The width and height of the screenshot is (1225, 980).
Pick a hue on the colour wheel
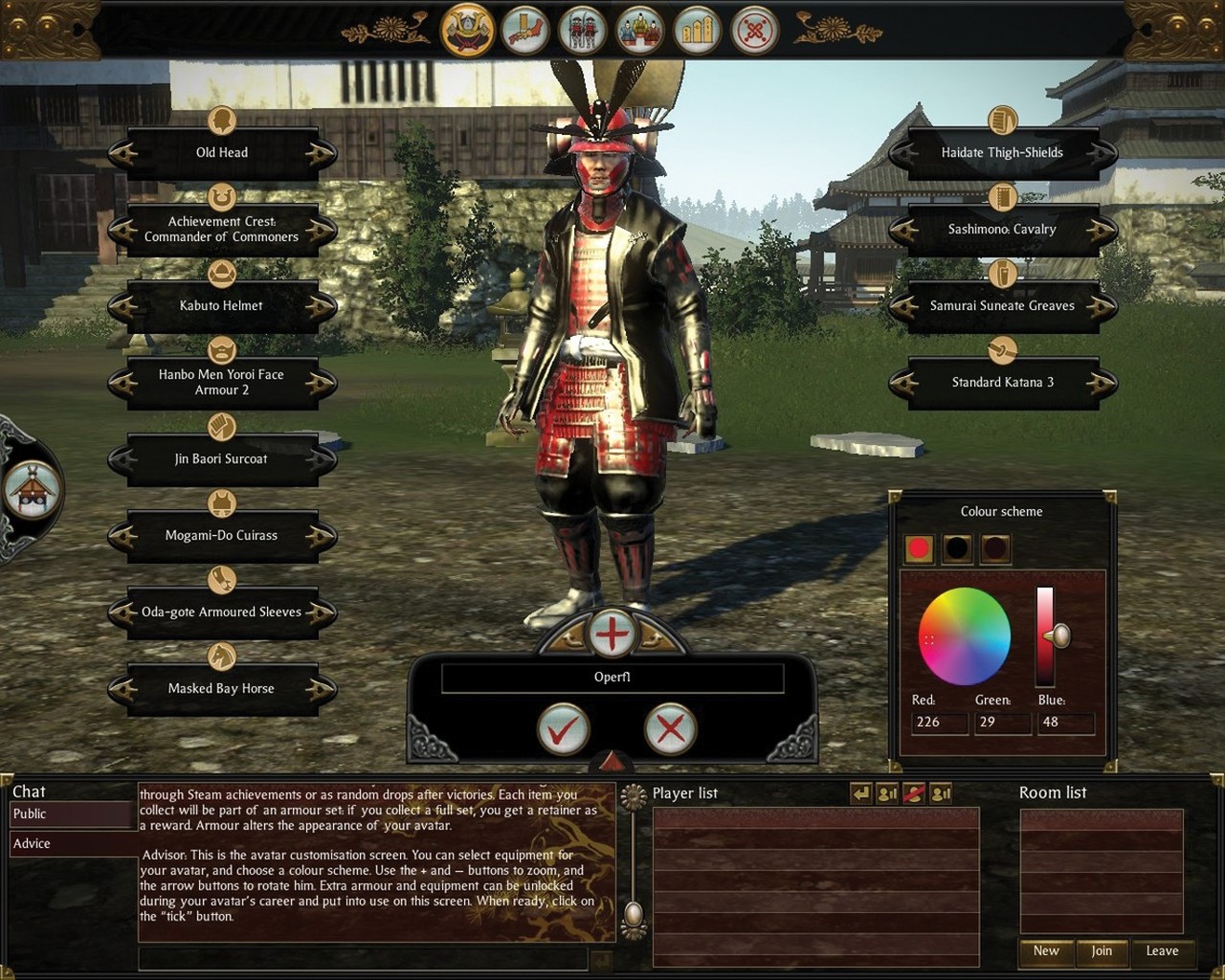click(x=964, y=636)
